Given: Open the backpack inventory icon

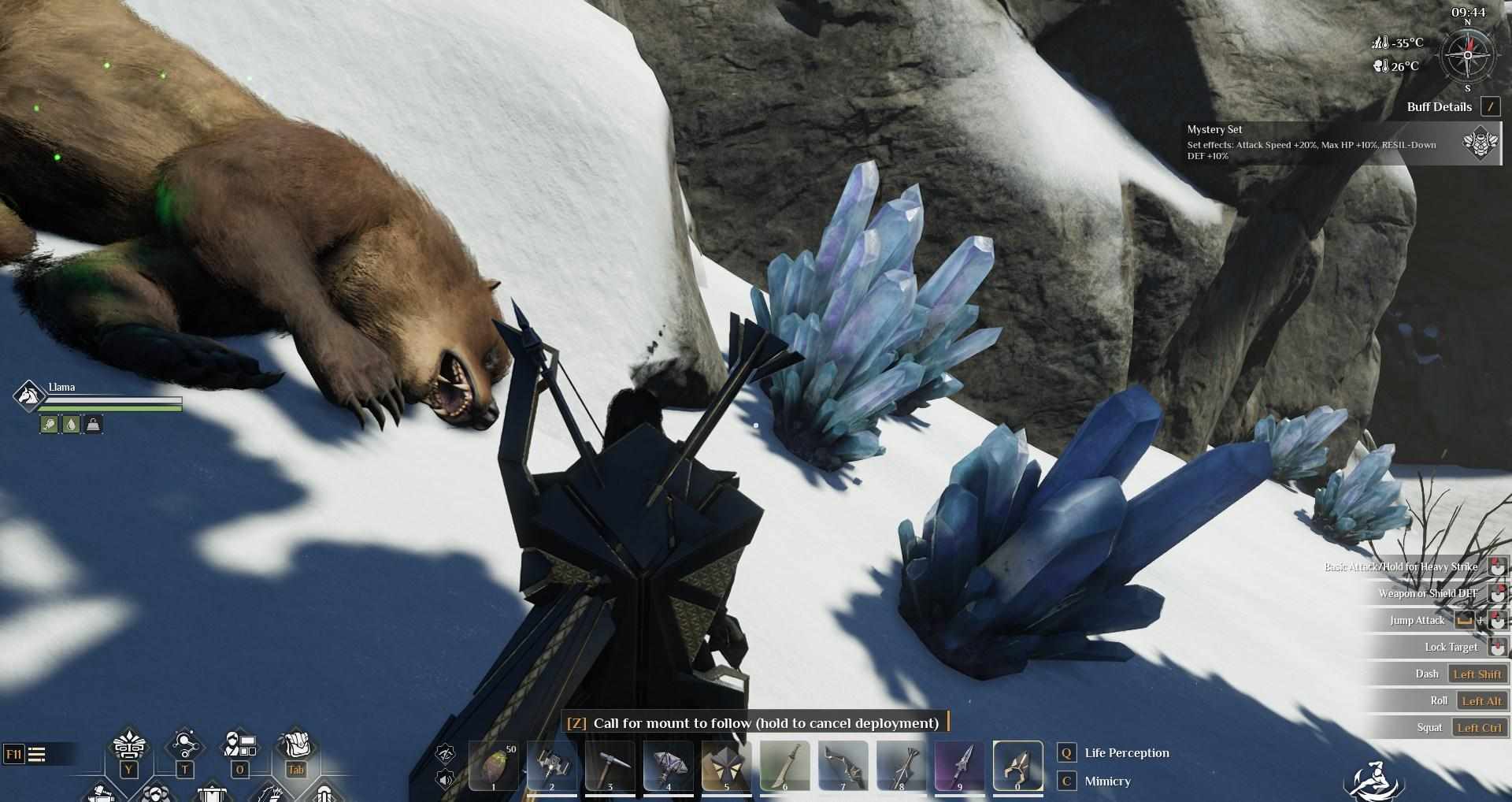Looking at the screenshot, I should (296, 744).
